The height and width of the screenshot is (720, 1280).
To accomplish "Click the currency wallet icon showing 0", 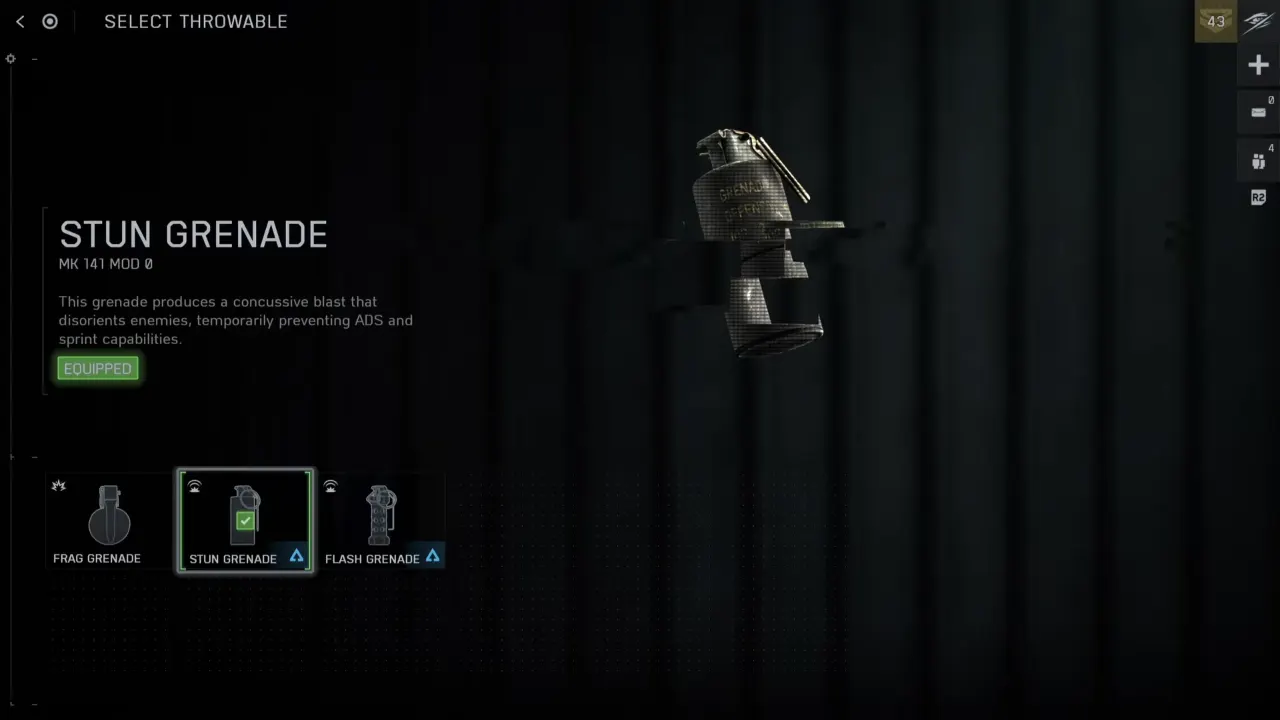I will point(1258,111).
